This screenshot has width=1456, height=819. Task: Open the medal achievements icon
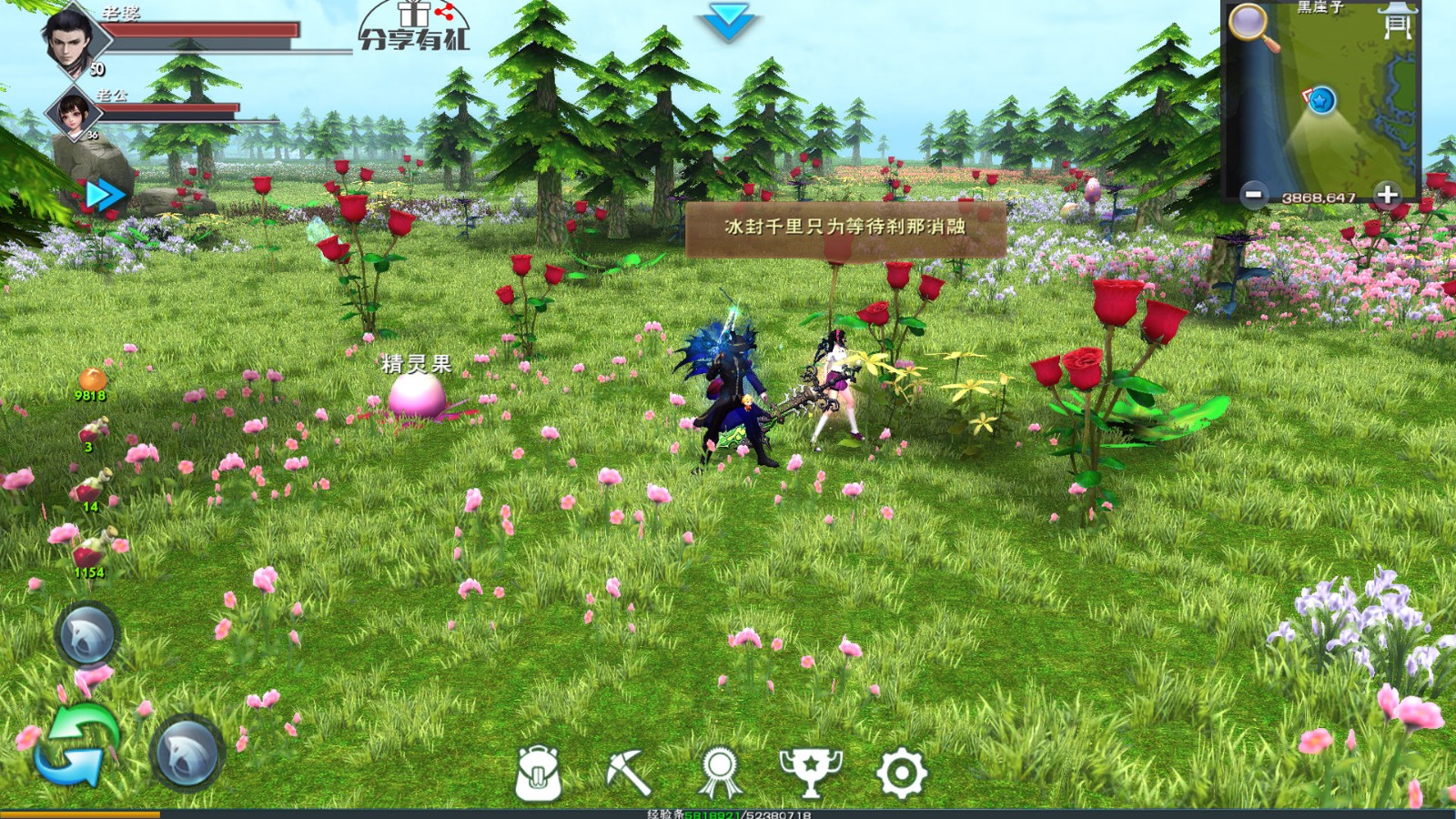point(722,773)
